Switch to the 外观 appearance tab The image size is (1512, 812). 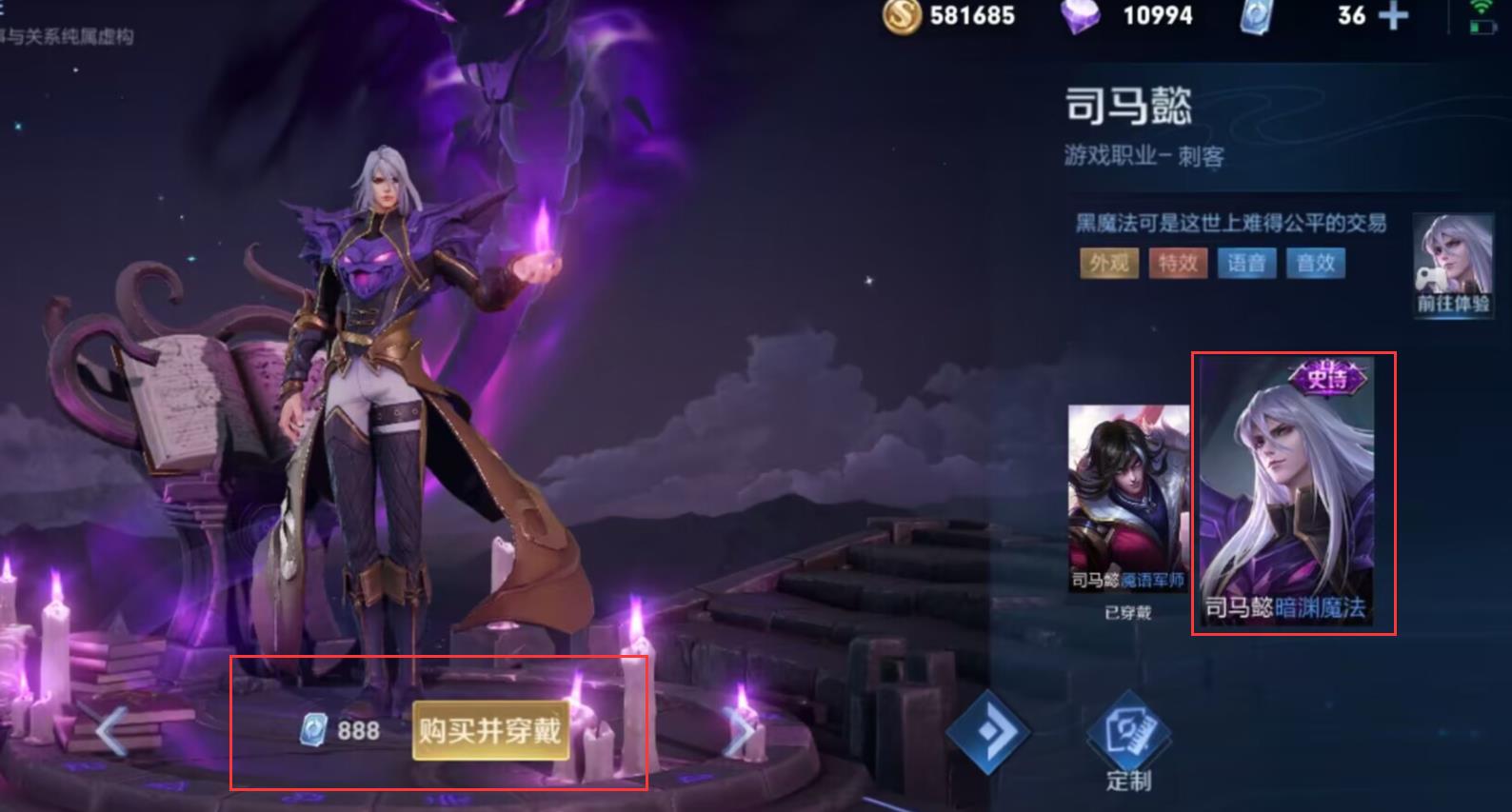(x=1107, y=264)
